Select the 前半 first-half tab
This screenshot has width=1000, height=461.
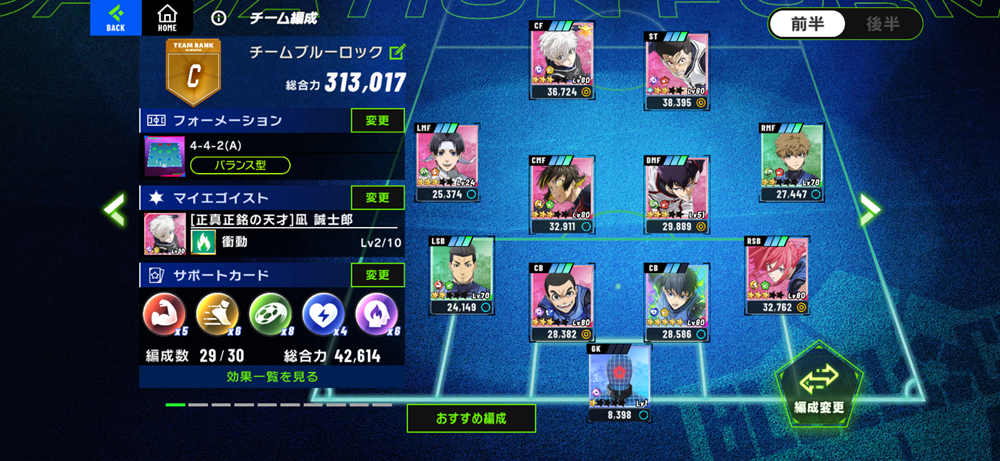(806, 25)
